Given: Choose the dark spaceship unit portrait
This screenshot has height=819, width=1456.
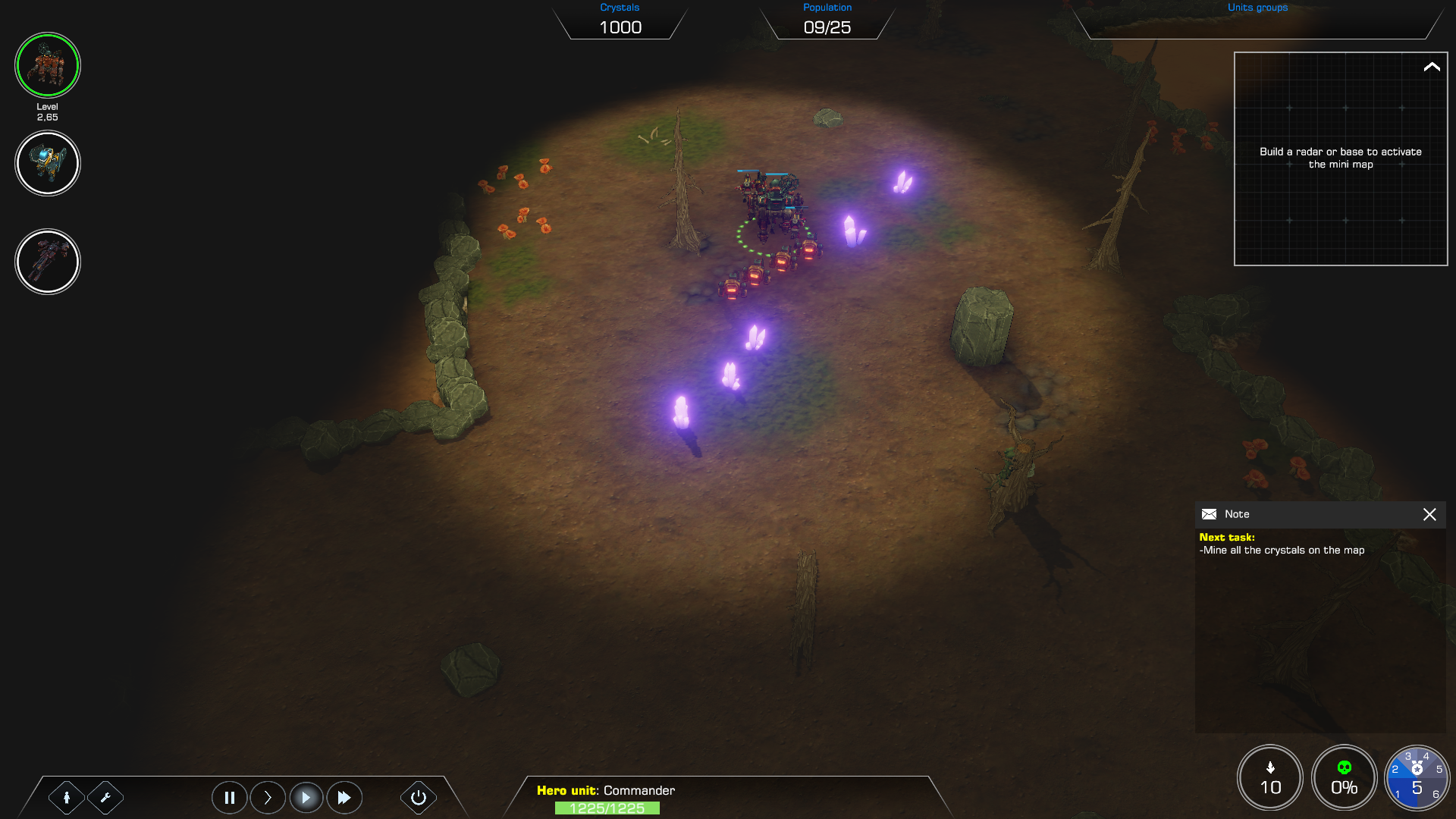Looking at the screenshot, I should pos(47,262).
